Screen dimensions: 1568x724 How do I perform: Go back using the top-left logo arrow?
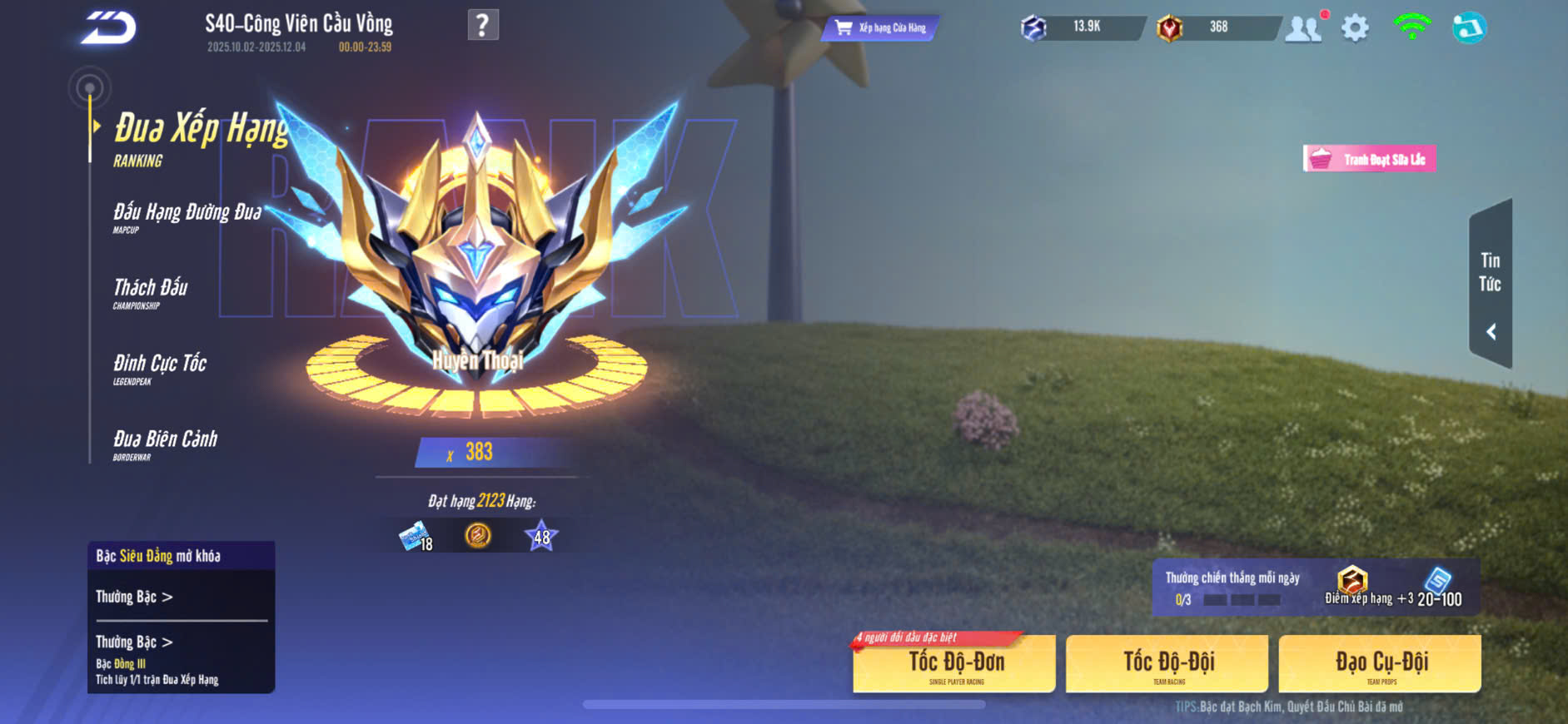[x=108, y=27]
